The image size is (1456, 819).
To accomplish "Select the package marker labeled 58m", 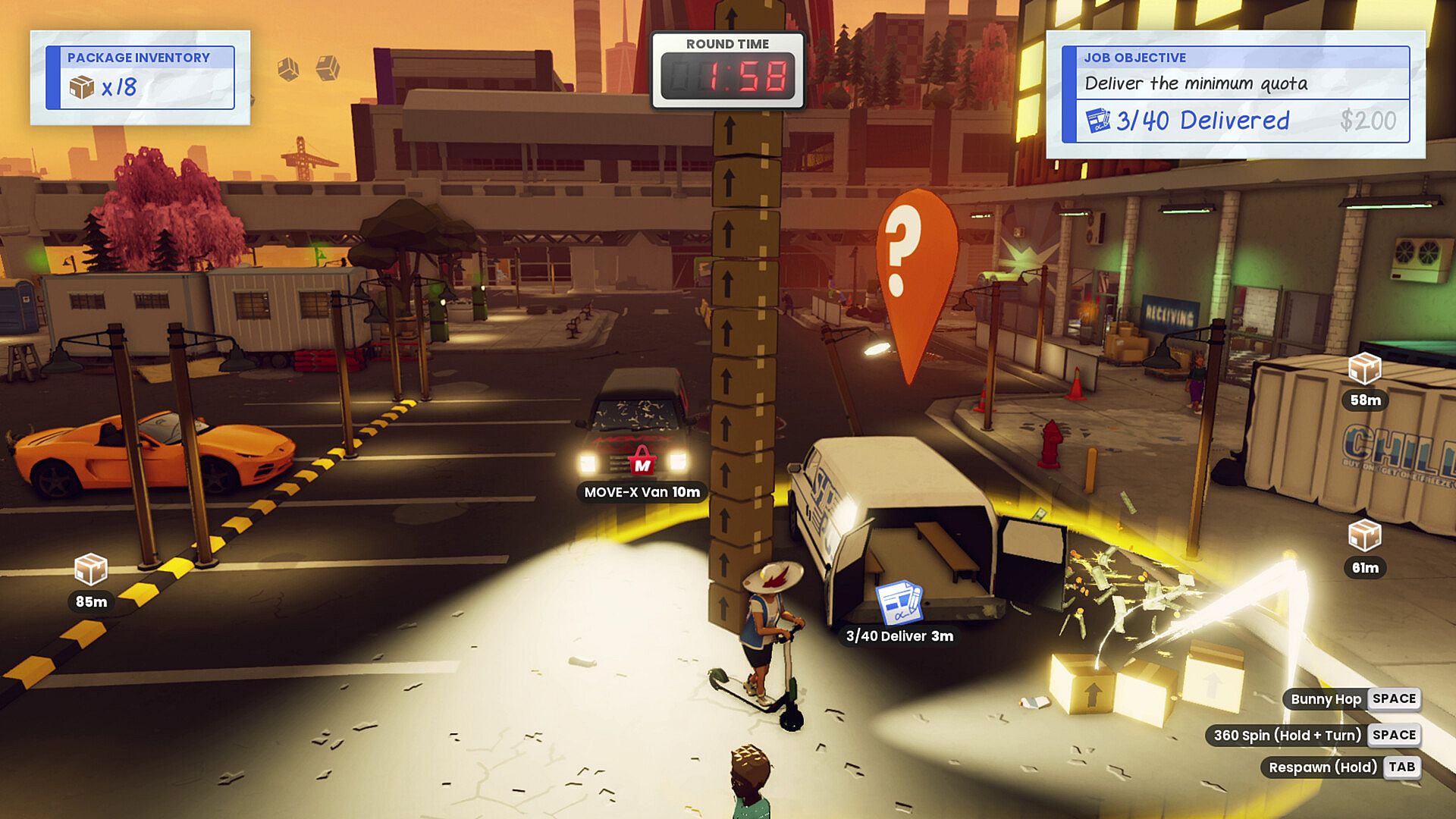I will coord(1364,369).
